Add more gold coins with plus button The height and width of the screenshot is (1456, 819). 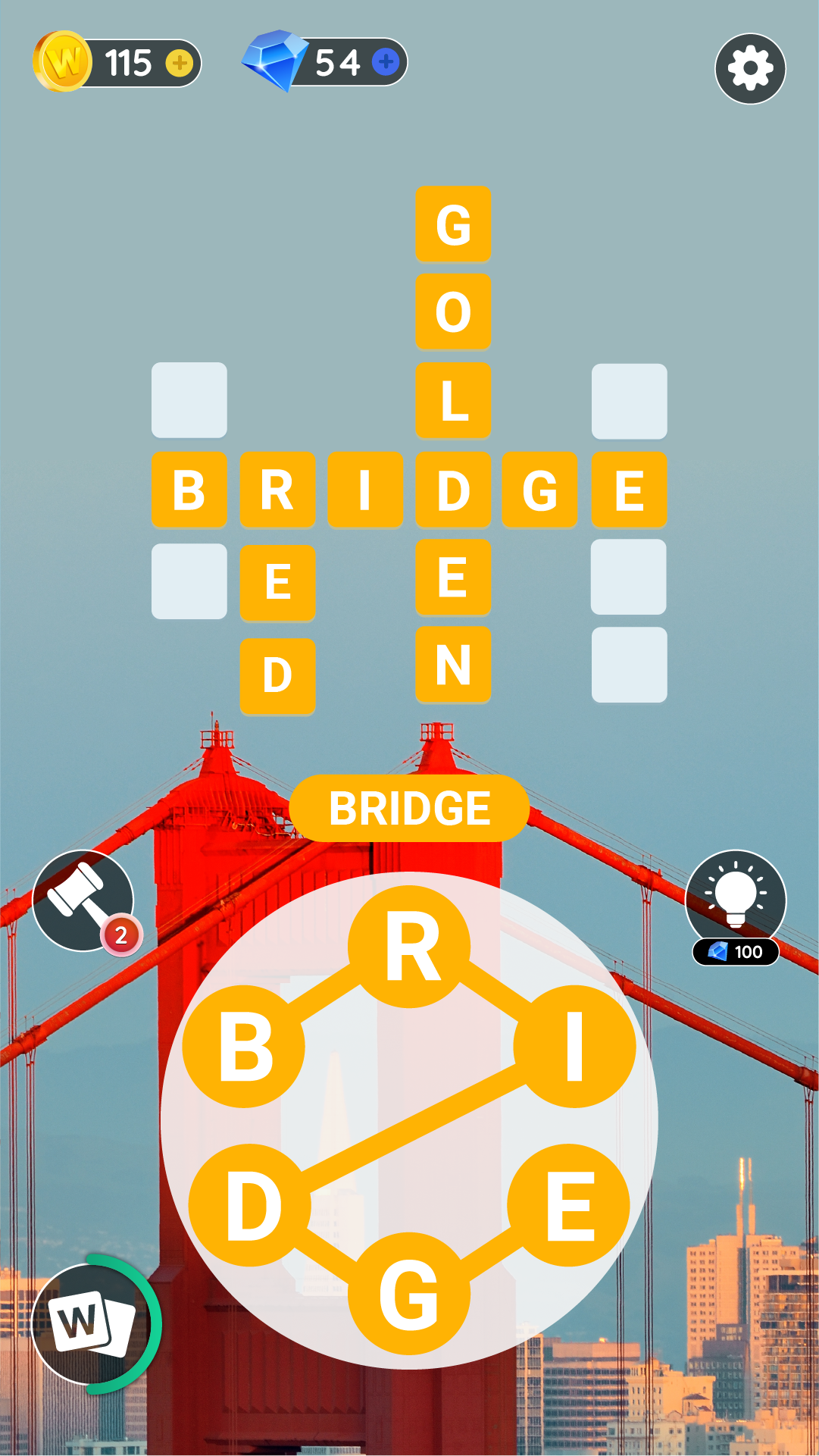click(180, 63)
